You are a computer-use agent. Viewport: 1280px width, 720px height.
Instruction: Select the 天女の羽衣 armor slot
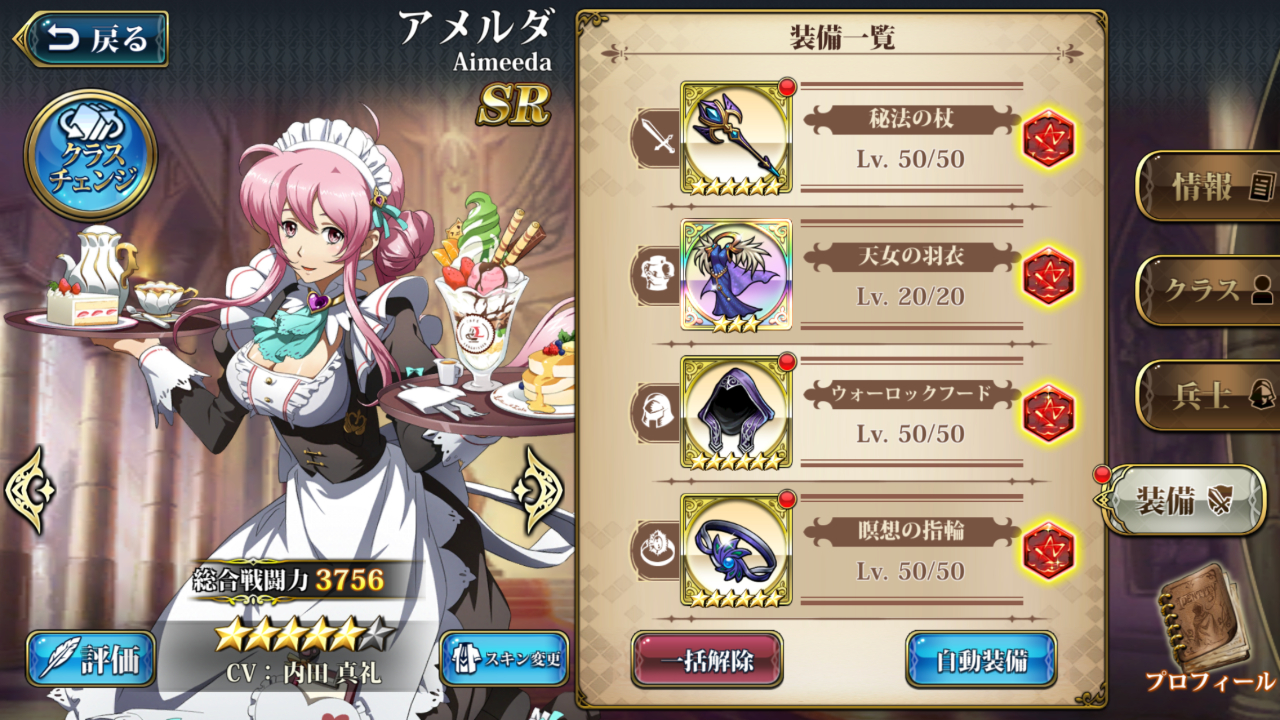pyautogui.click(x=736, y=275)
